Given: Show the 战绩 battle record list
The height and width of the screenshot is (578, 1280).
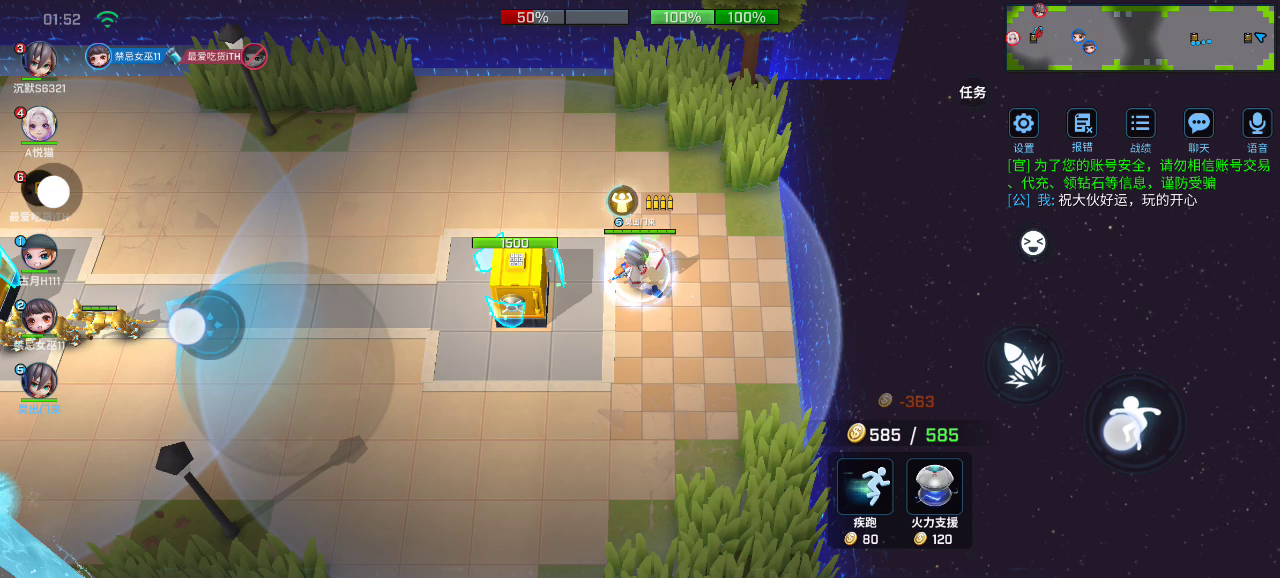Looking at the screenshot, I should pyautogui.click(x=1140, y=124).
